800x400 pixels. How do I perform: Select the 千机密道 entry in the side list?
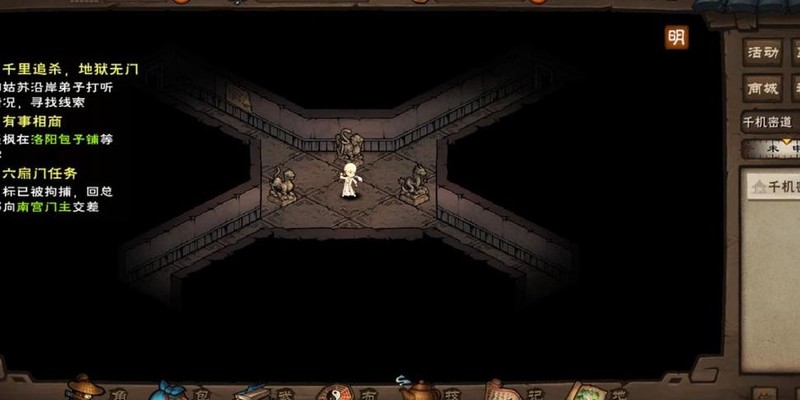tap(776, 187)
